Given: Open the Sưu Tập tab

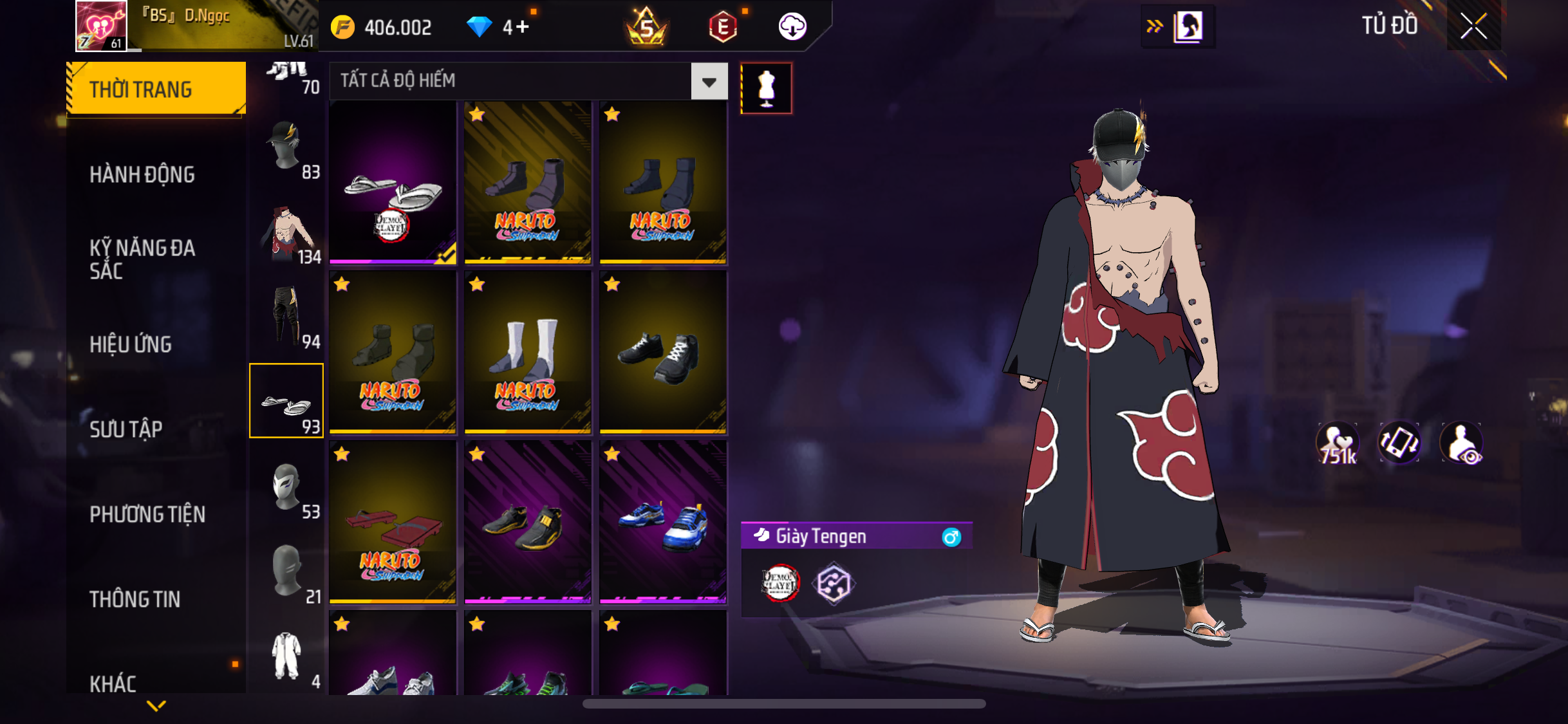Looking at the screenshot, I should (126, 429).
